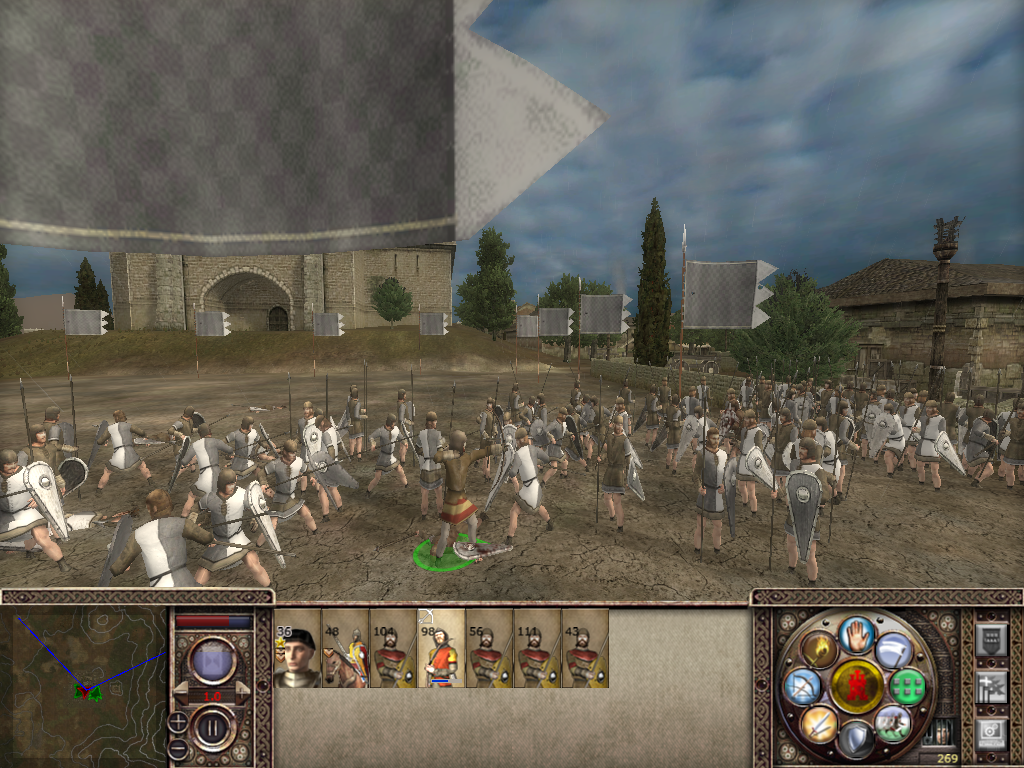The height and width of the screenshot is (768, 1024).
Task: Toggle fire arrows with the flaming torch icon
Action: (819, 650)
